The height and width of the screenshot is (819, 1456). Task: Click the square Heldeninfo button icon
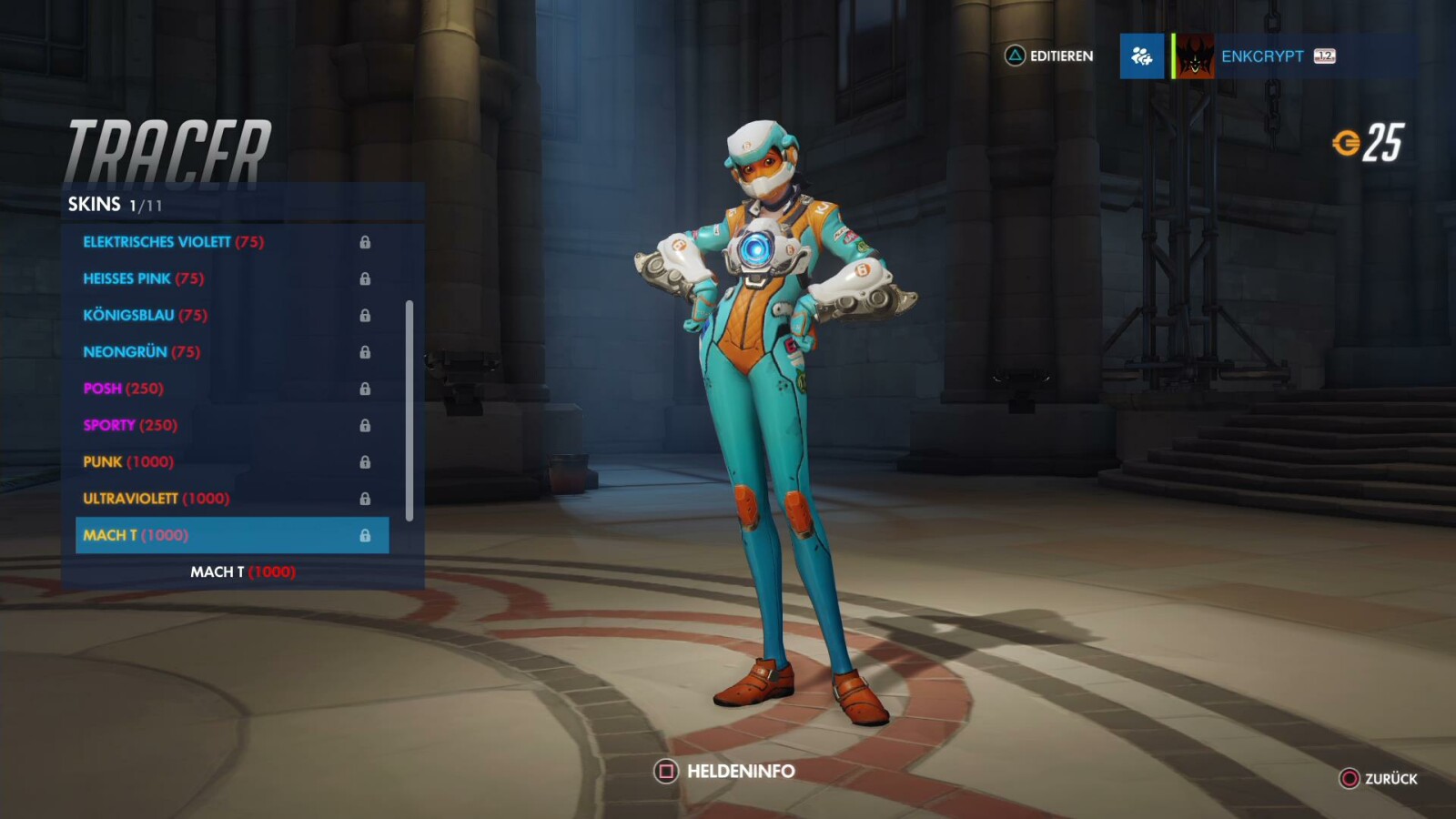[665, 770]
